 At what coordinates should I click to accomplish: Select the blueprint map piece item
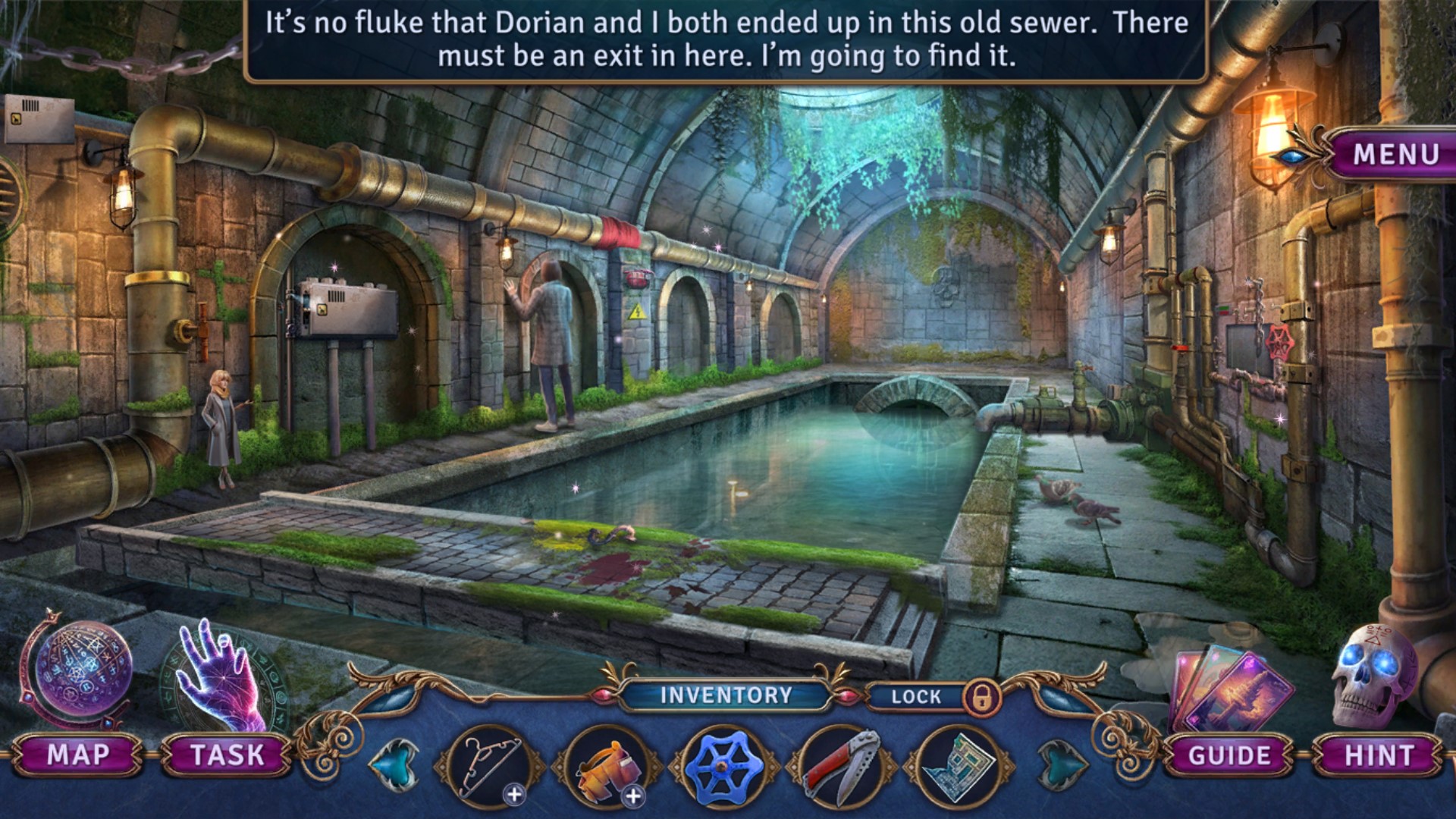957,767
